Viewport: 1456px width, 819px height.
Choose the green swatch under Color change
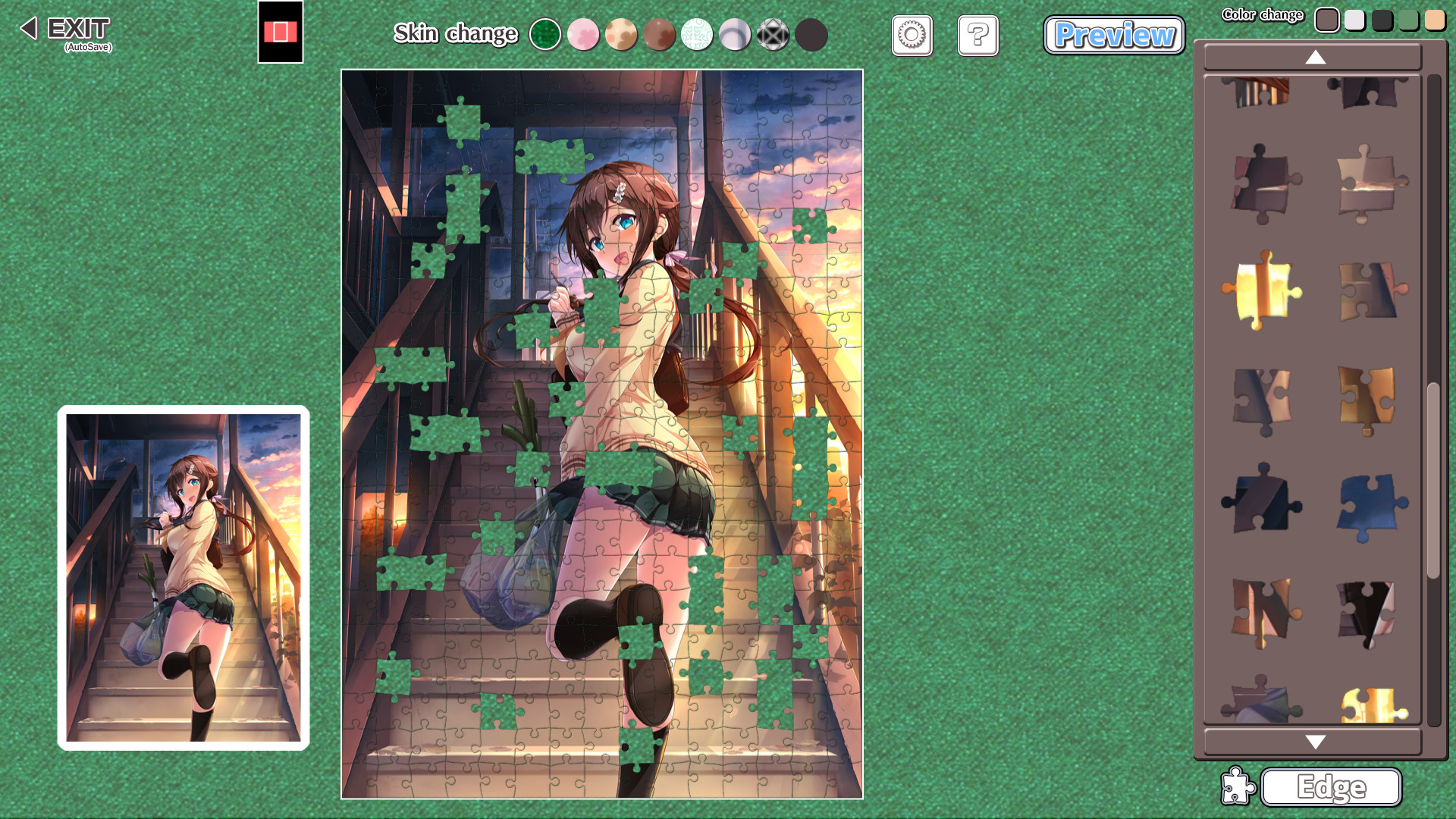click(1408, 20)
